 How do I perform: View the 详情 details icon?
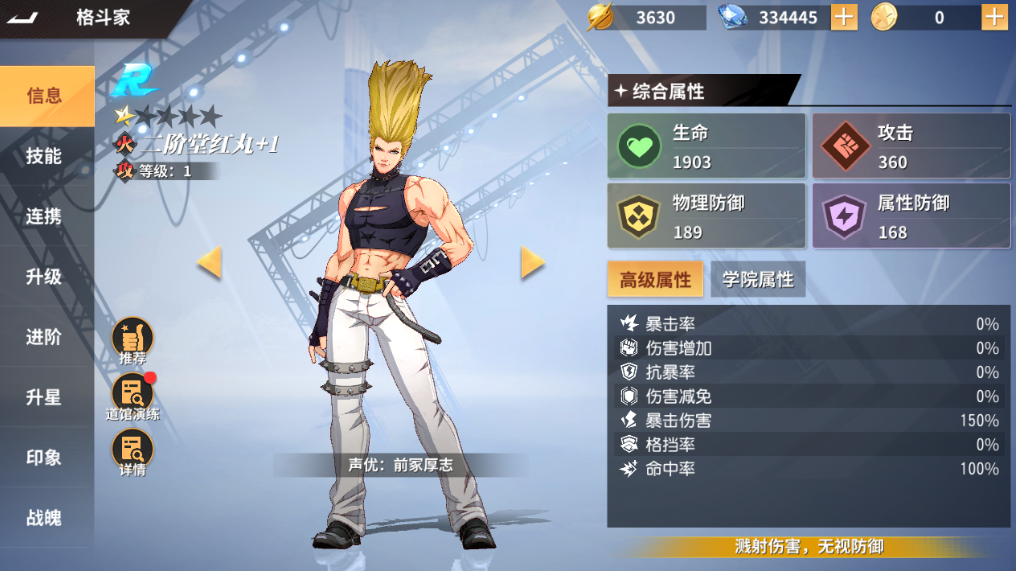[x=132, y=452]
